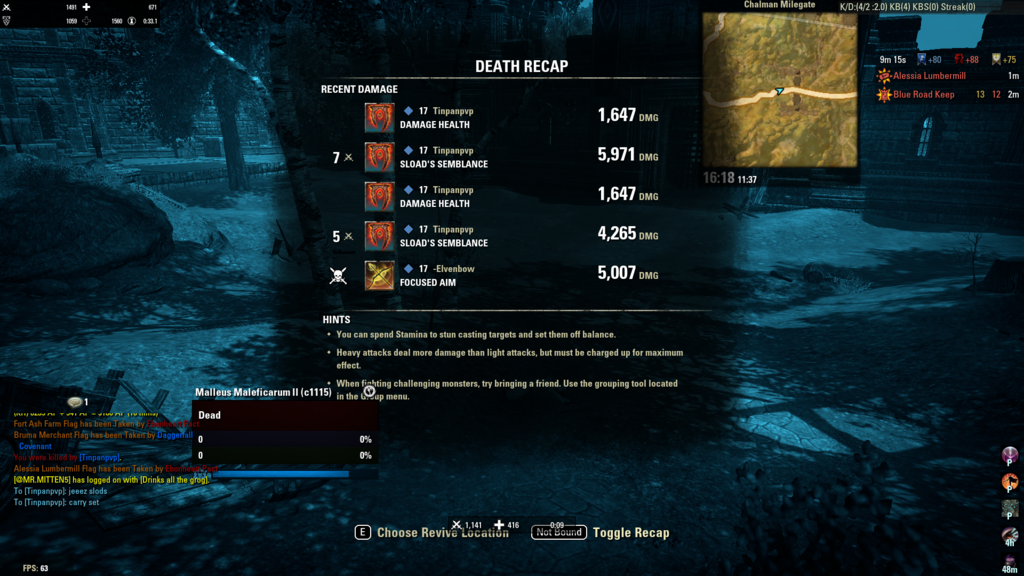
Task: Select the Blue Road Keep tracker entry
Action: tap(923, 95)
